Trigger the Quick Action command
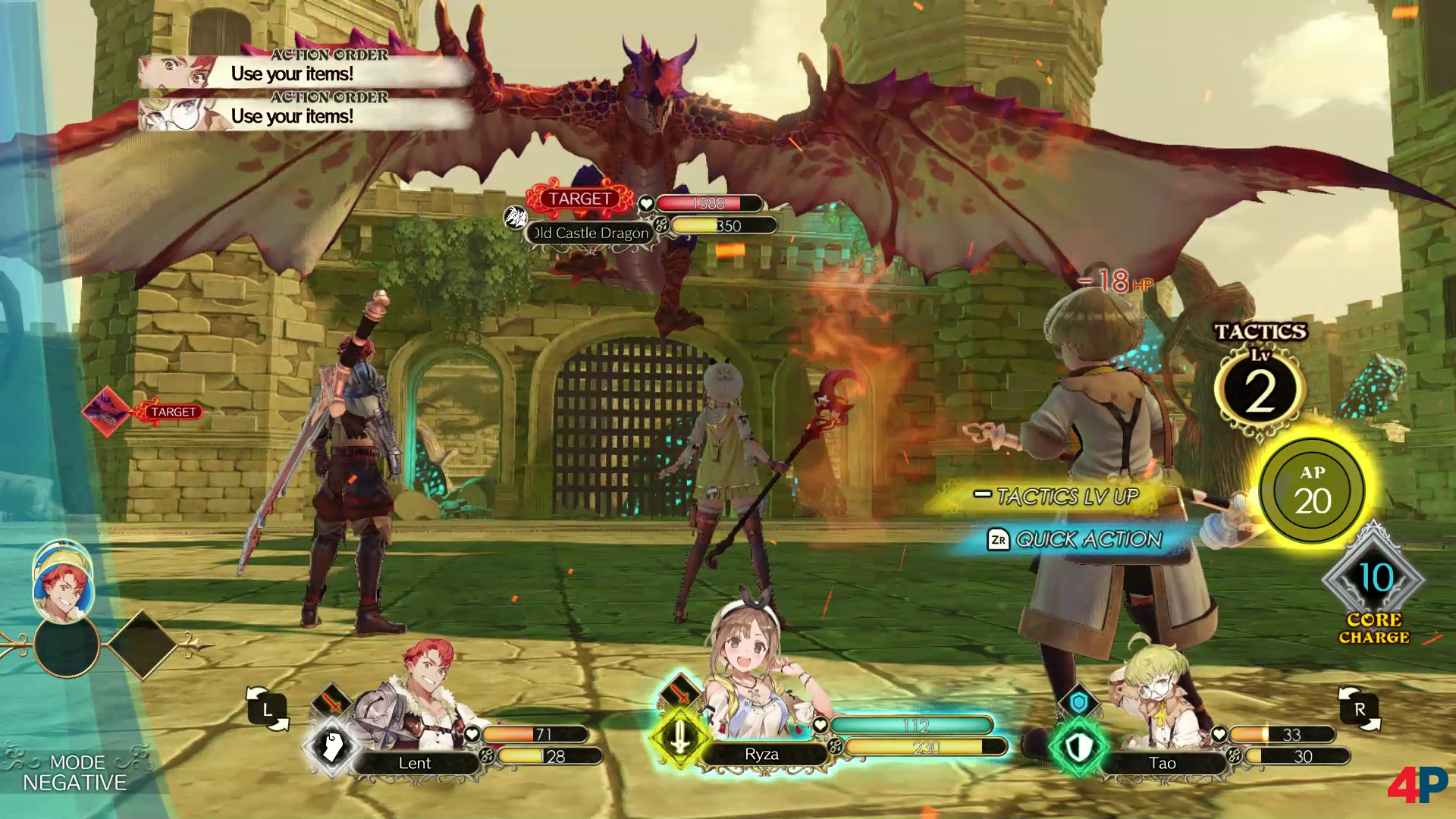Viewport: 1456px width, 819px height. tap(1077, 539)
